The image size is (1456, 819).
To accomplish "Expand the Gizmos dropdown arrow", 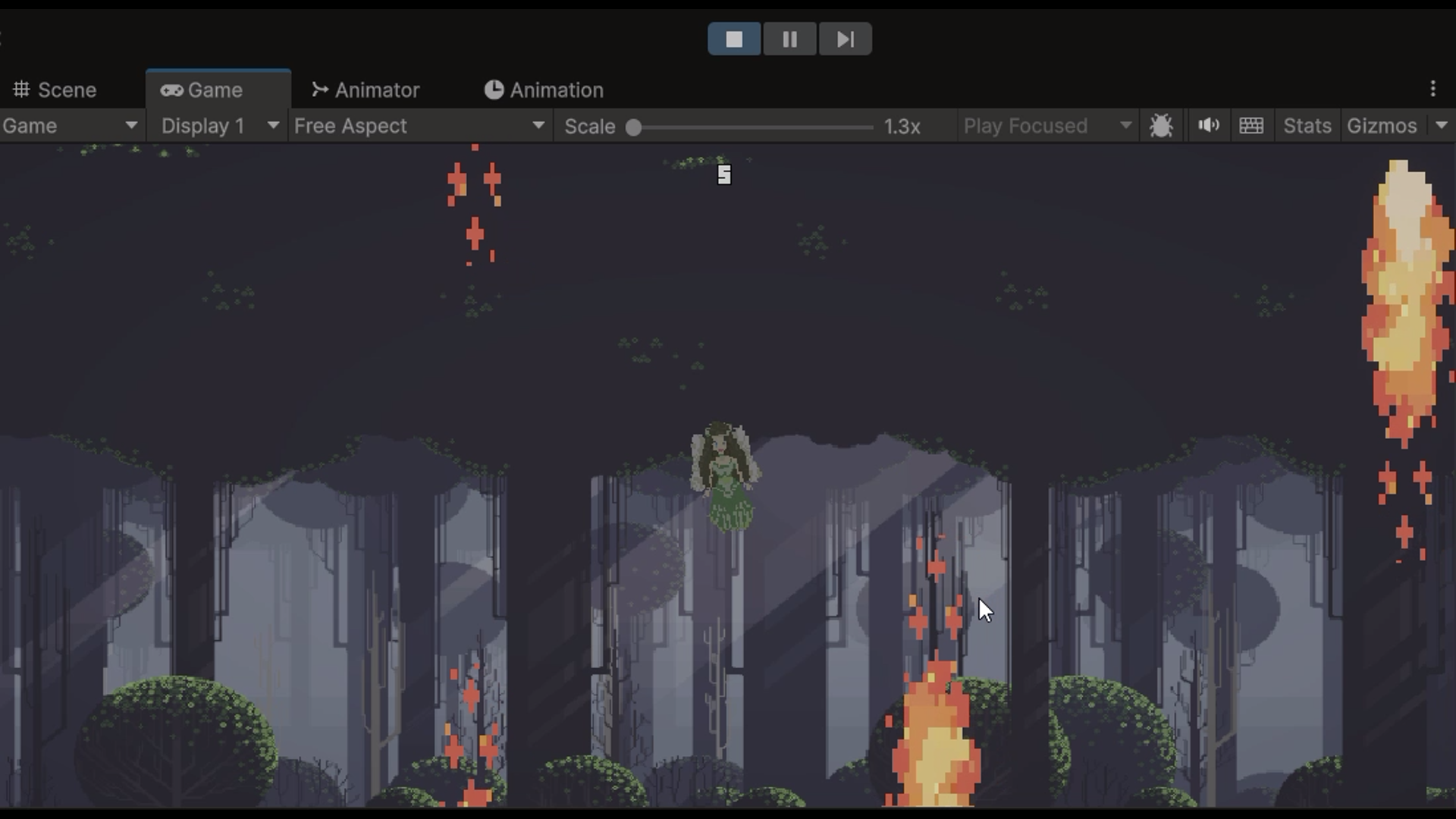I will click(1440, 126).
